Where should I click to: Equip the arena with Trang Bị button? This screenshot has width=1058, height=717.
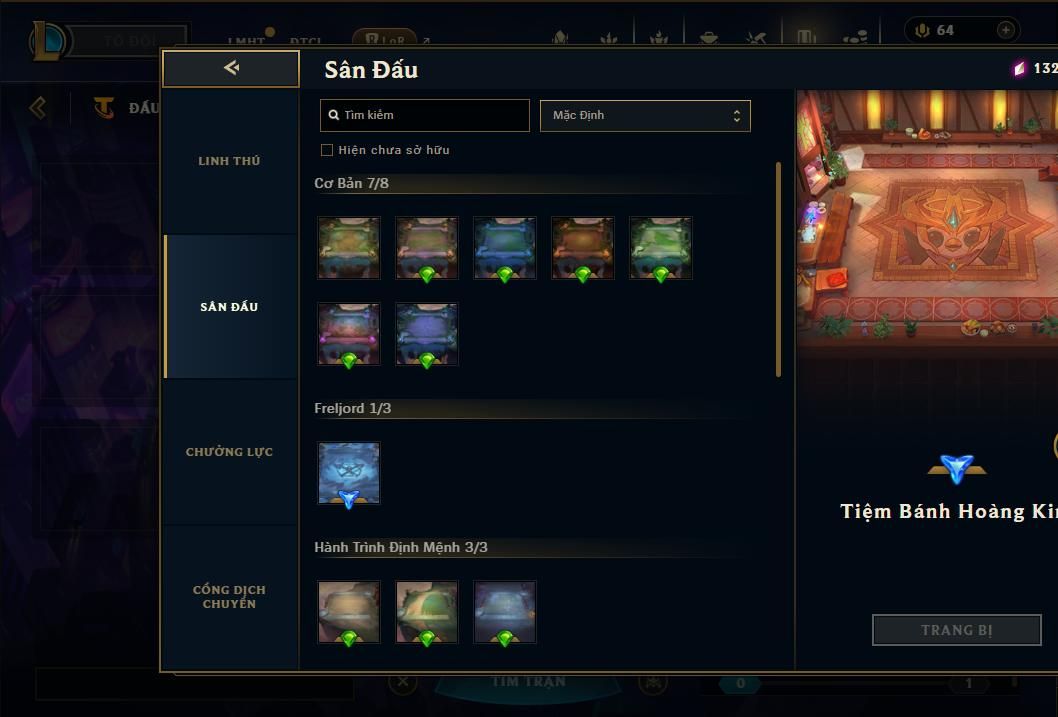pos(956,630)
